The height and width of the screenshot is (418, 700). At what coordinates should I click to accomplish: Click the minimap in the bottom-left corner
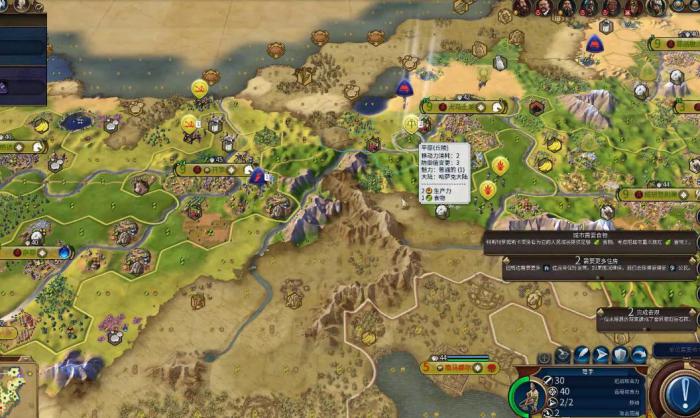[x=14, y=386]
